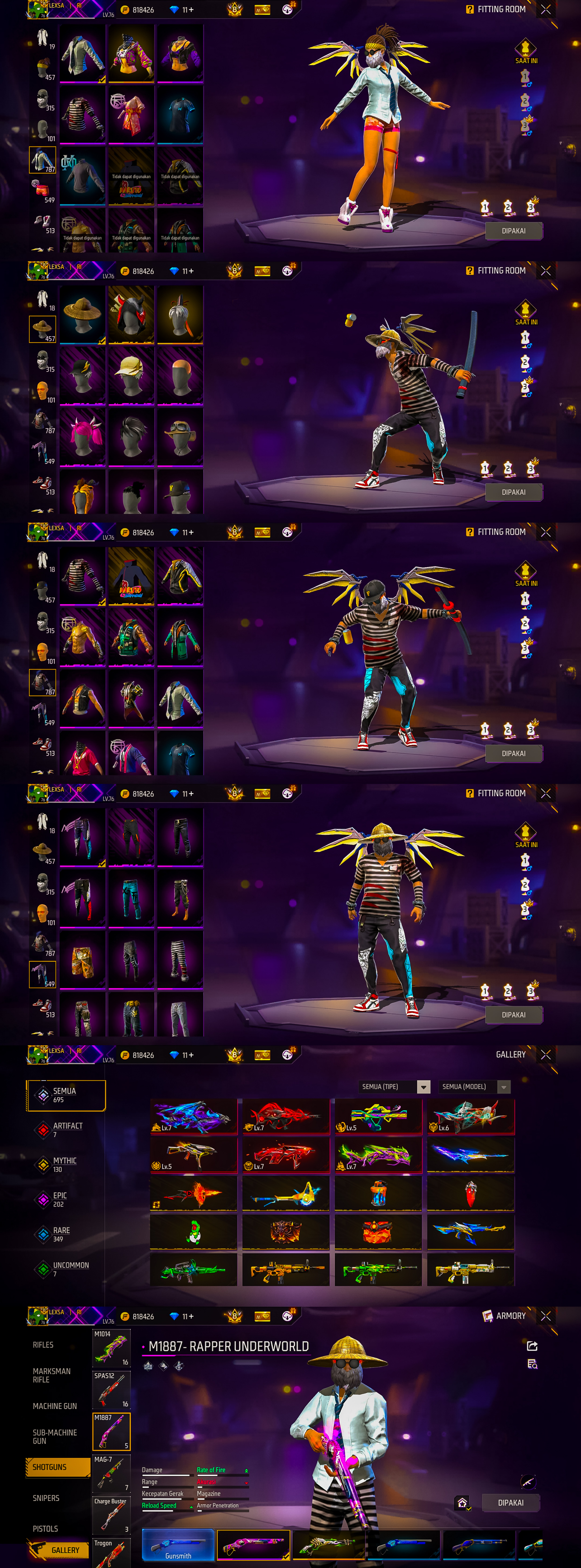Select the MACHINE GUN category

click(x=54, y=1406)
